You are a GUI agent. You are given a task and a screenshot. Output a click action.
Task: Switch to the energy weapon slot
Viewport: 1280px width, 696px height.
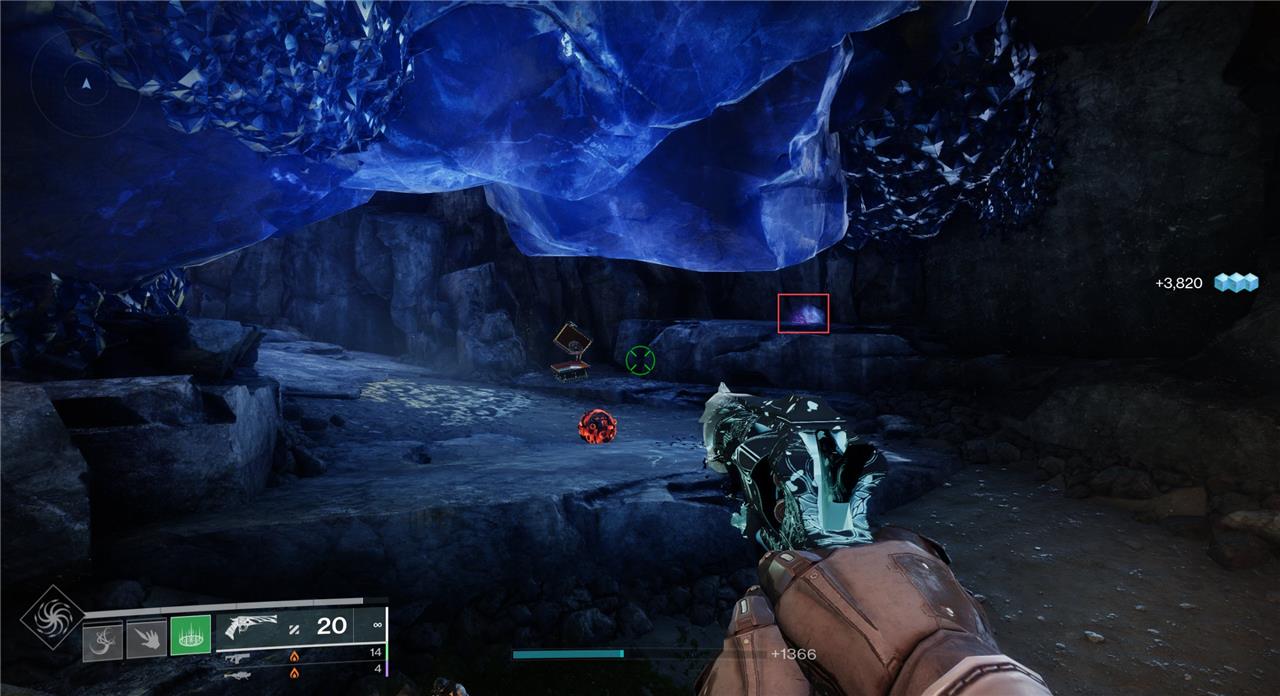point(238,657)
